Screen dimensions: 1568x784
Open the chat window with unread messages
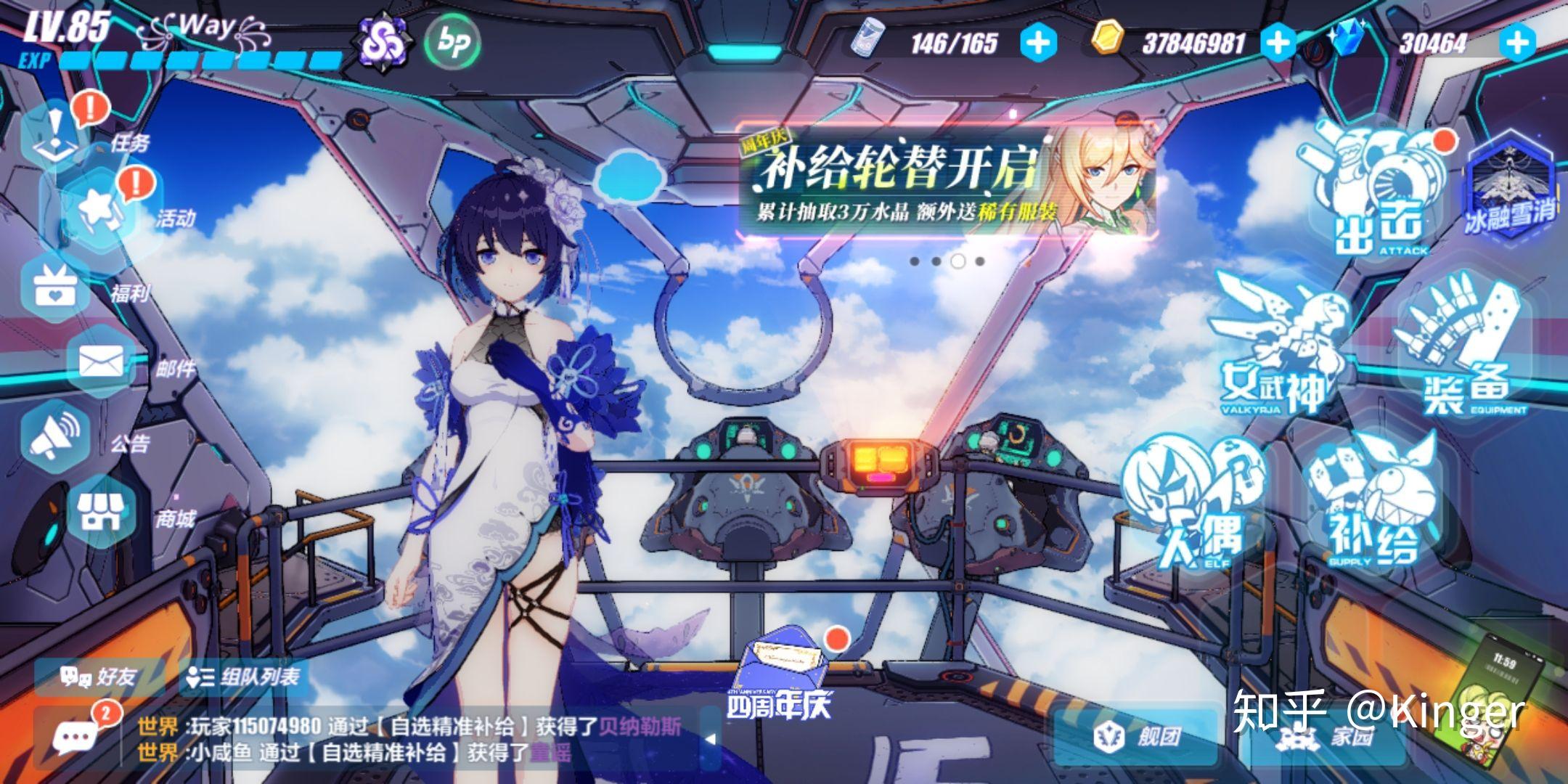point(76,737)
